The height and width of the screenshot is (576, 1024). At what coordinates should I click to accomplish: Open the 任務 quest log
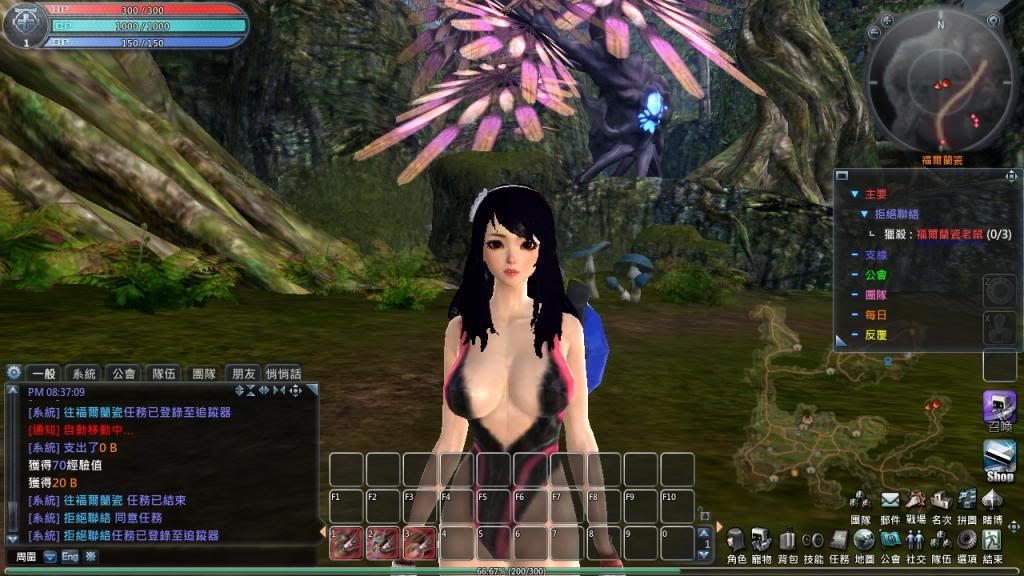coord(839,540)
